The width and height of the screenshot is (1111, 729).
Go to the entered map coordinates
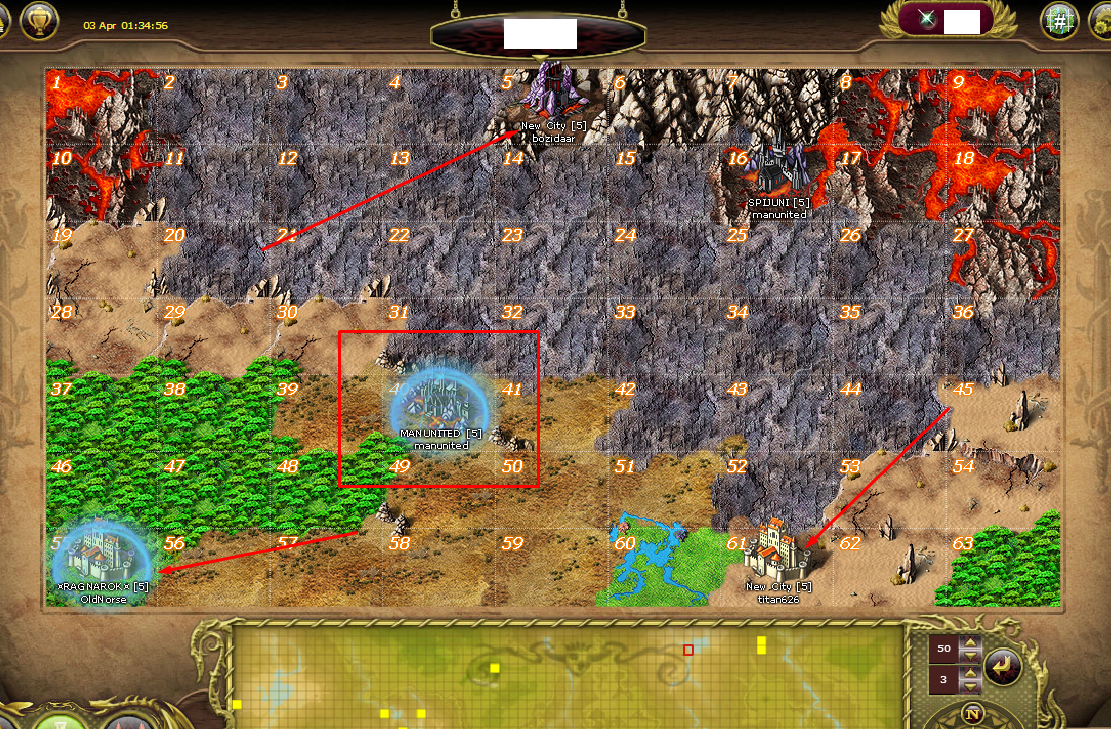pos(1002,666)
